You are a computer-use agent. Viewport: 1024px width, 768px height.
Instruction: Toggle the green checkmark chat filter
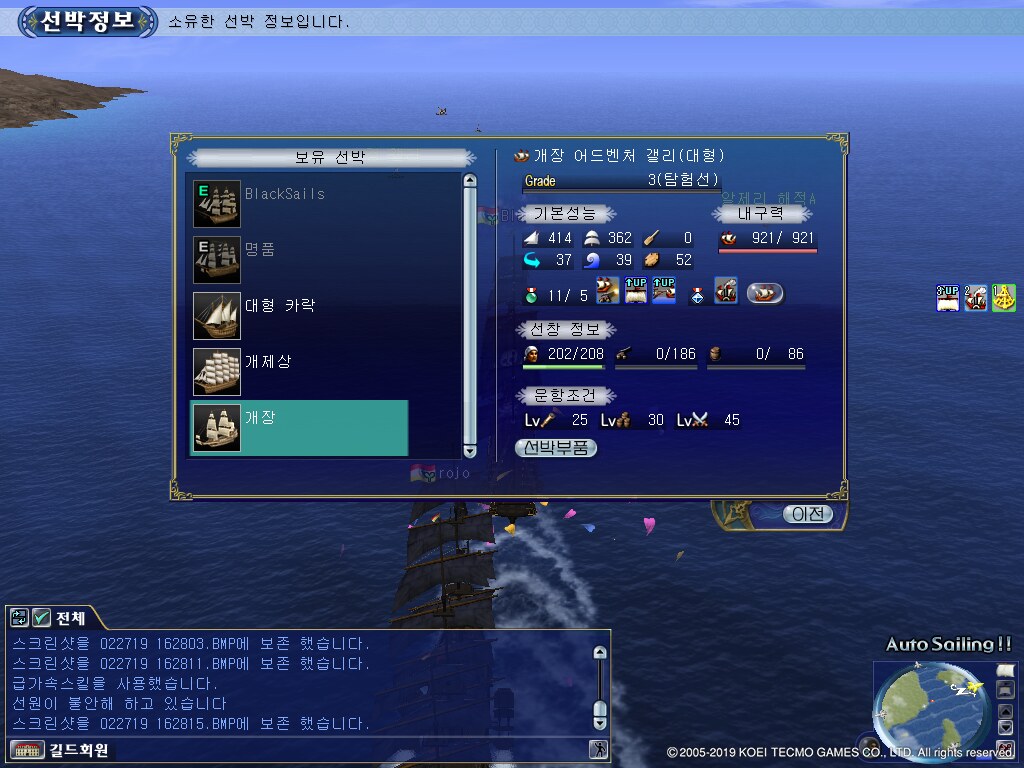point(41,617)
